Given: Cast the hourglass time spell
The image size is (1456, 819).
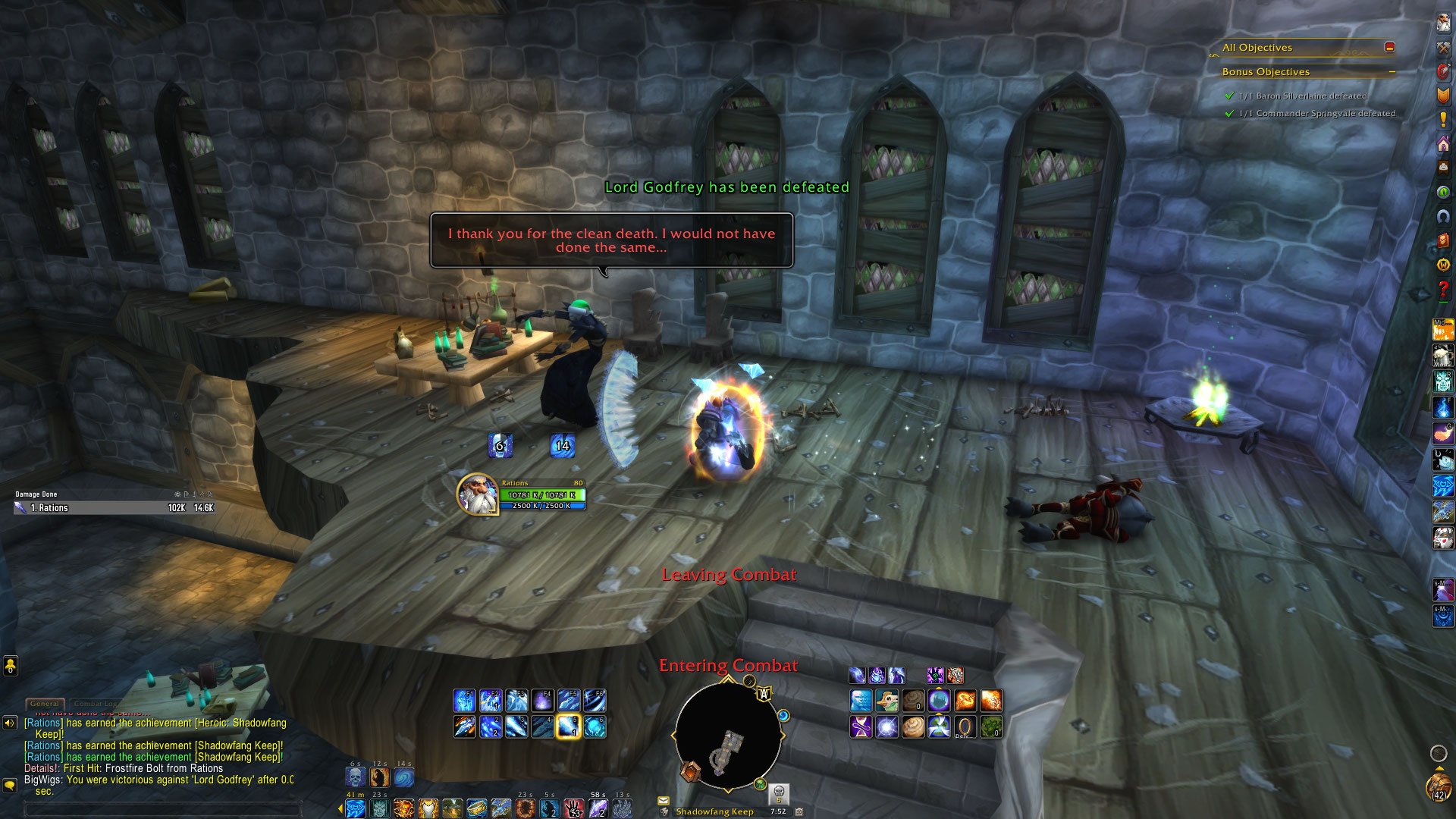Looking at the screenshot, I should 861,726.
